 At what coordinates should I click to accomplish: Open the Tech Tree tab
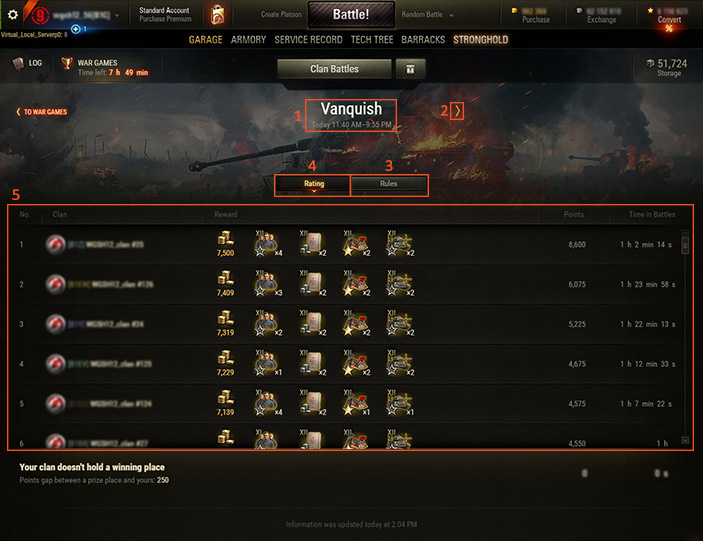click(373, 40)
